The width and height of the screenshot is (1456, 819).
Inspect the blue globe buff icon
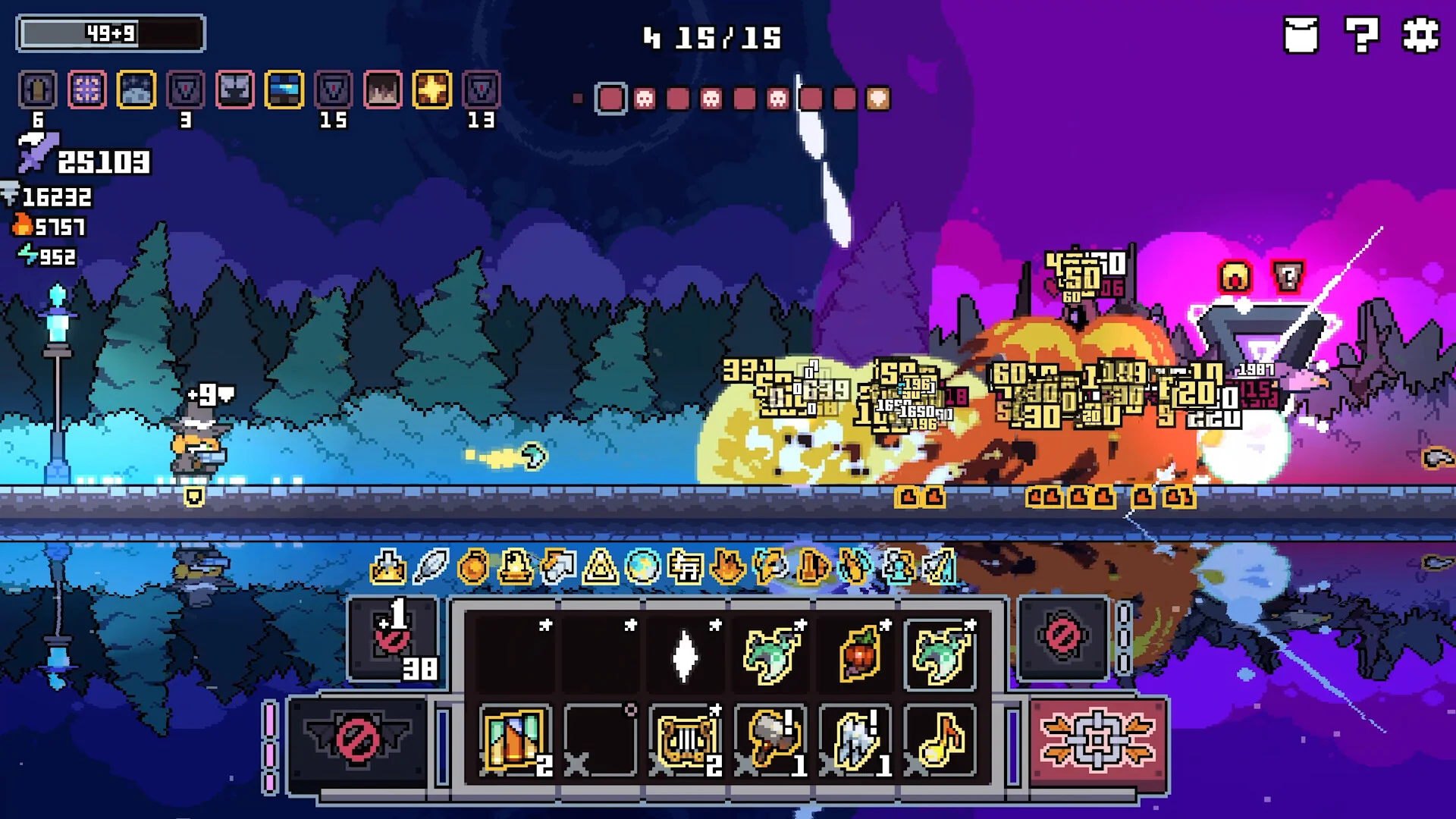[x=642, y=566]
